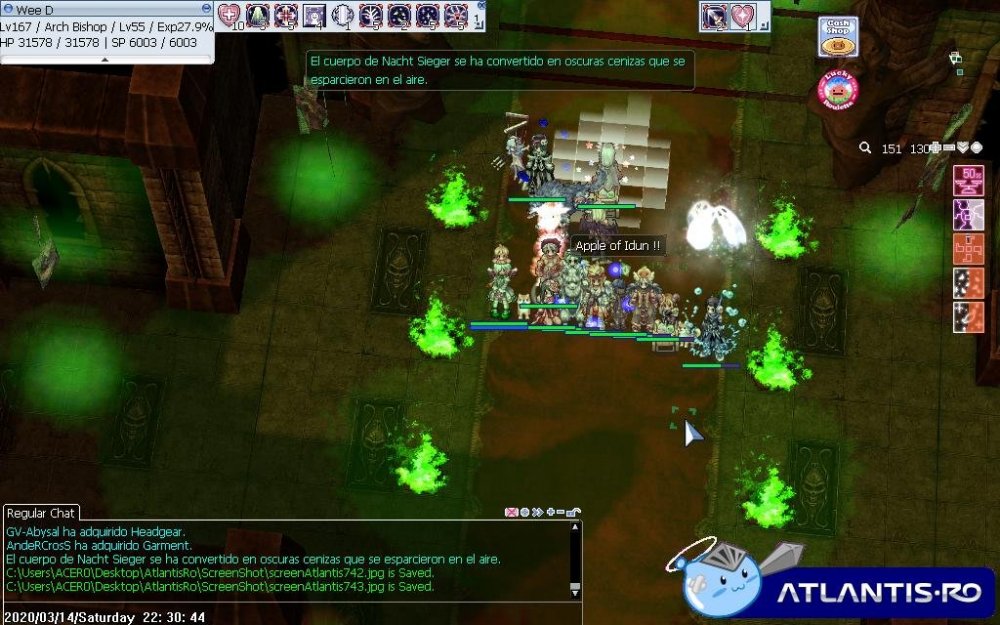Expand the basic info window arrow

coord(105,59)
